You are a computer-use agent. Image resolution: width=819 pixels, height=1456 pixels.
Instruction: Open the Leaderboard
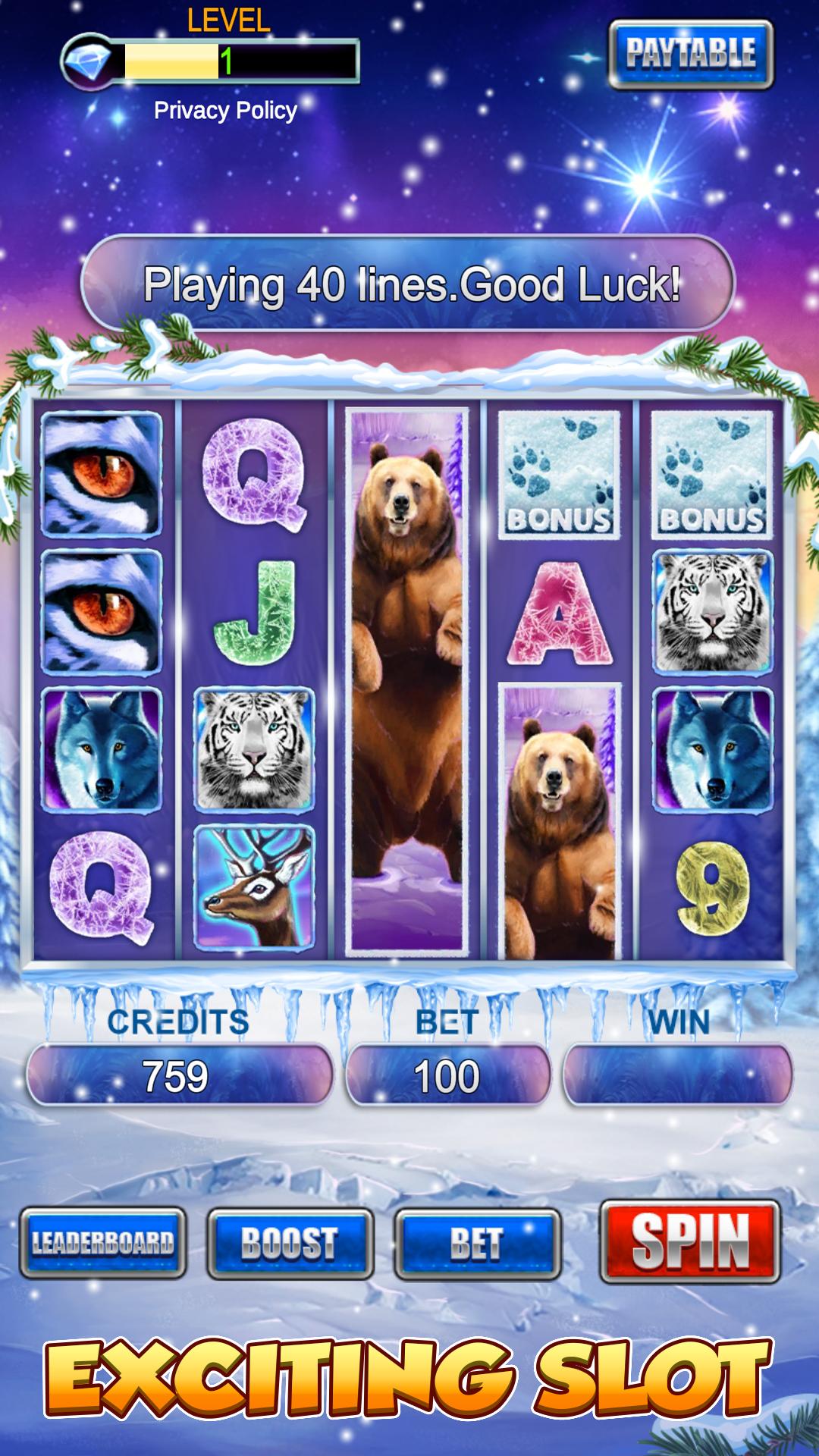(x=103, y=1244)
